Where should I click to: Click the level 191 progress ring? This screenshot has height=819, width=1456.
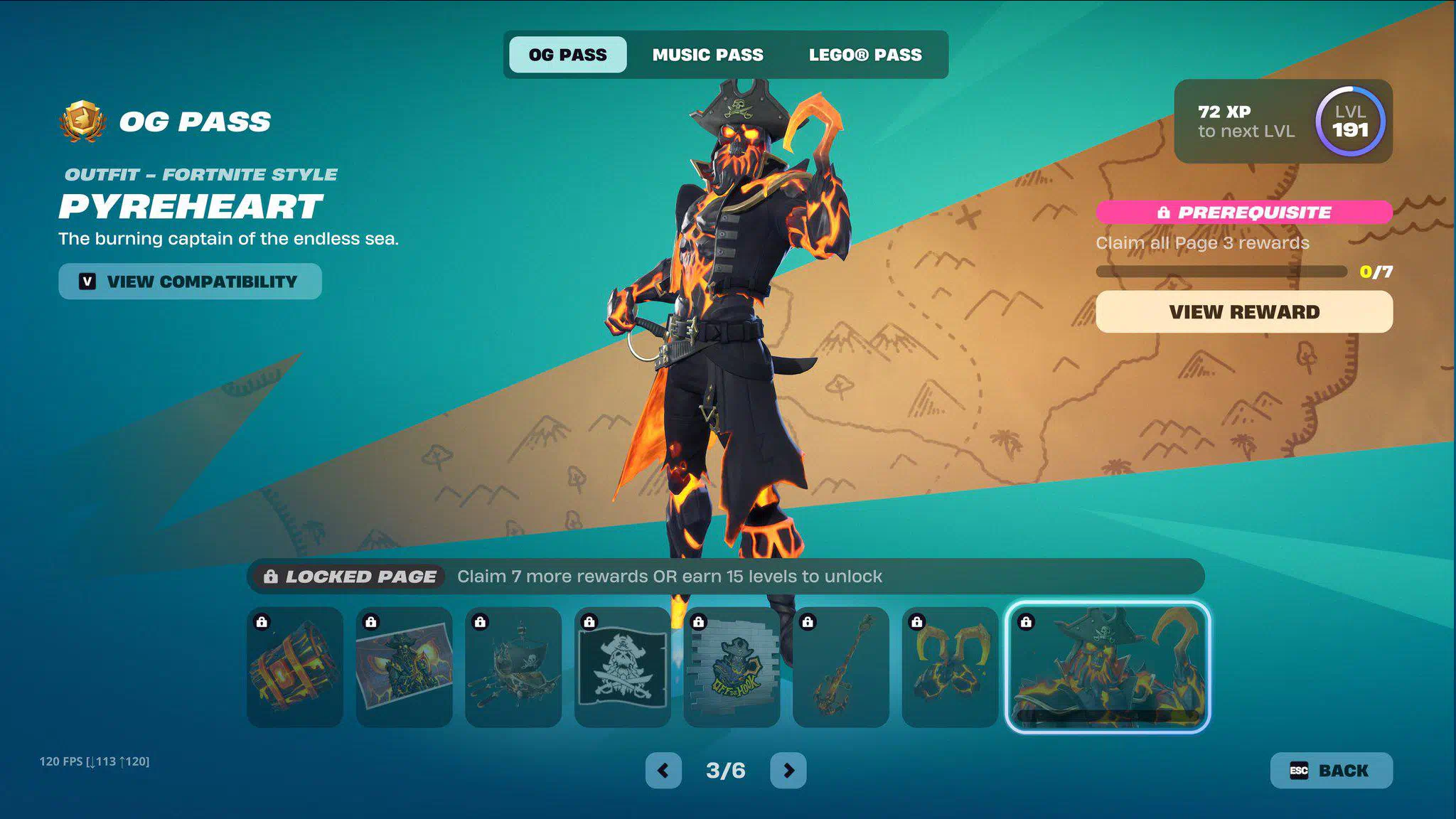[1349, 122]
